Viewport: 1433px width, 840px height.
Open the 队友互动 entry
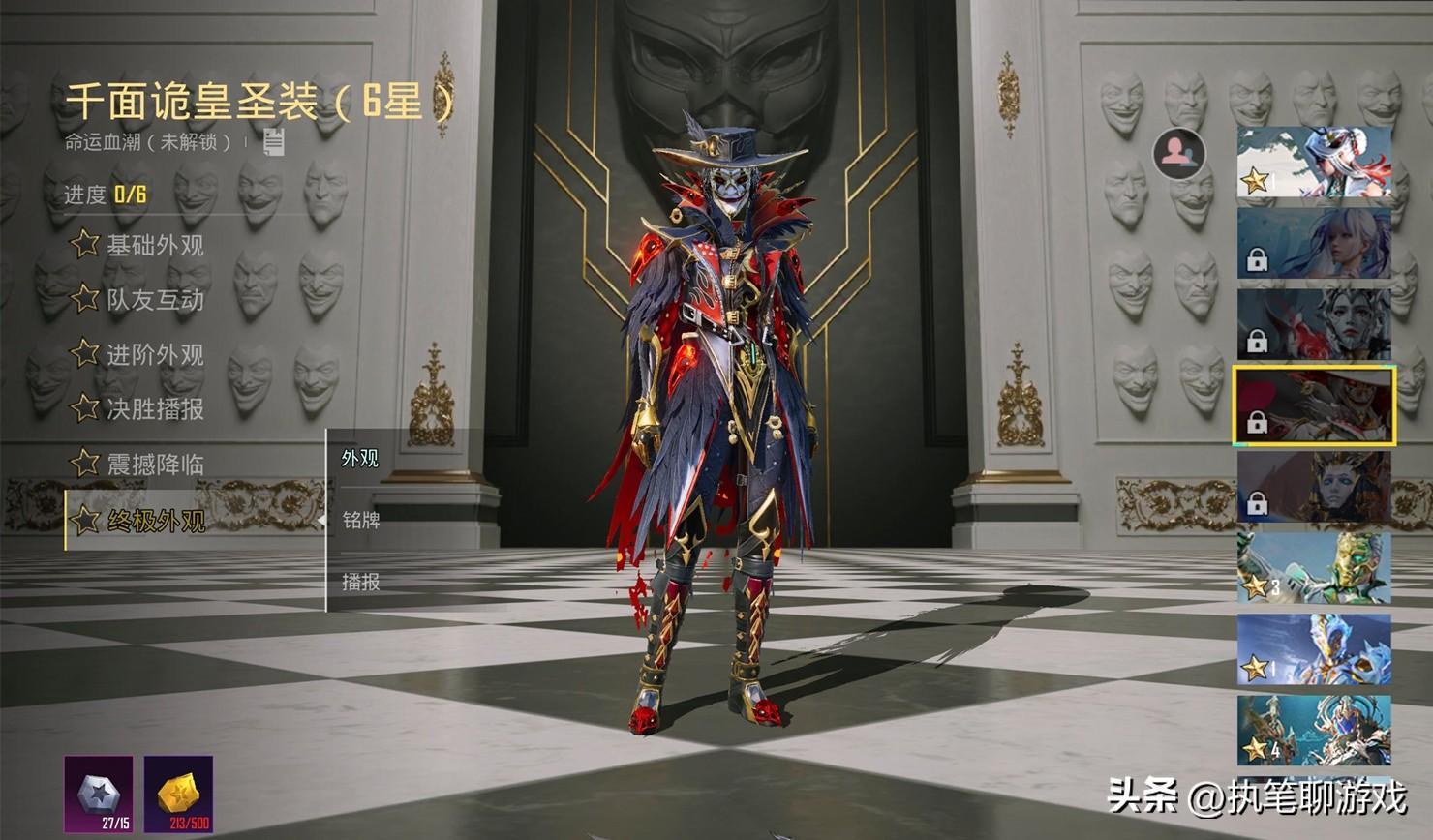pos(138,300)
